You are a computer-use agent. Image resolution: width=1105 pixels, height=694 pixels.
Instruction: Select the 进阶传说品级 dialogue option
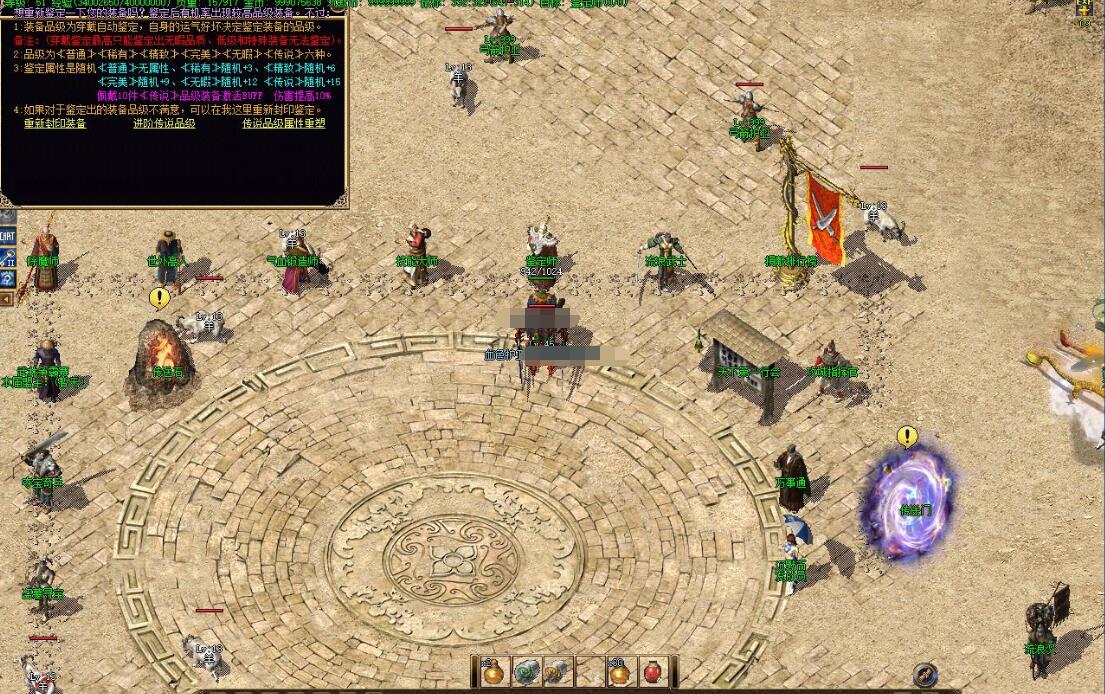pos(164,124)
